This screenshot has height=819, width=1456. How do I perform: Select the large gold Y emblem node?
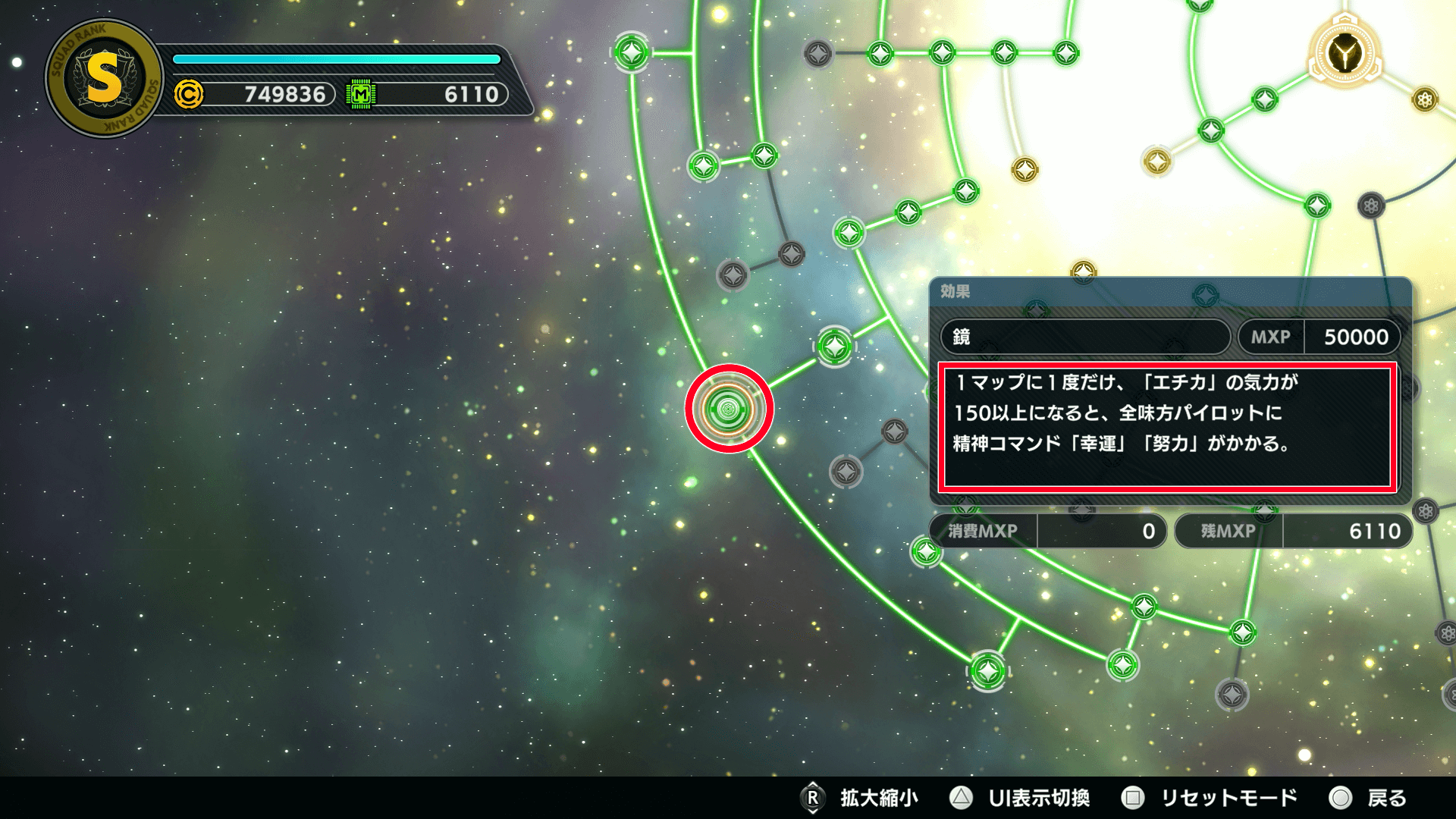tap(1345, 54)
